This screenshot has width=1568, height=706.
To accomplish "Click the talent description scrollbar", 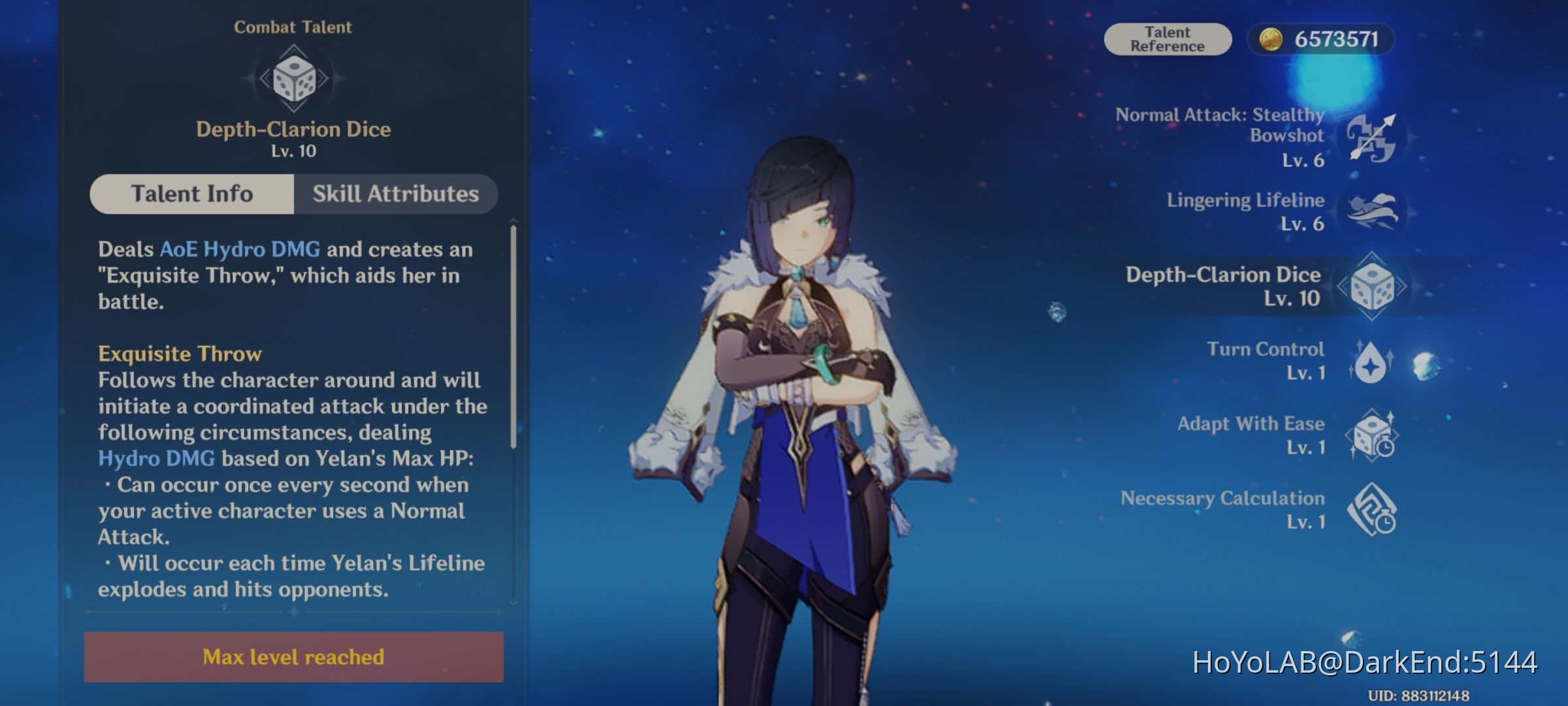I will 514,337.
